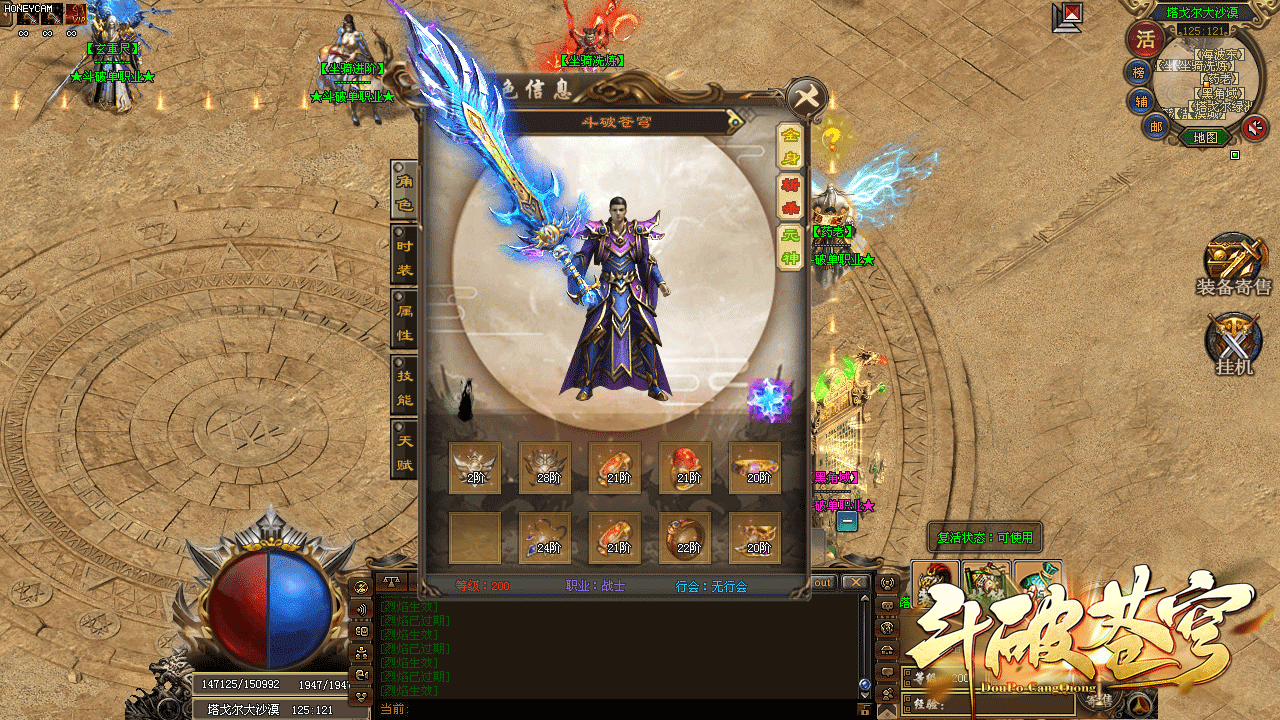Choose the 金身 side tab
This screenshot has height=720, width=1280.
tap(790, 146)
